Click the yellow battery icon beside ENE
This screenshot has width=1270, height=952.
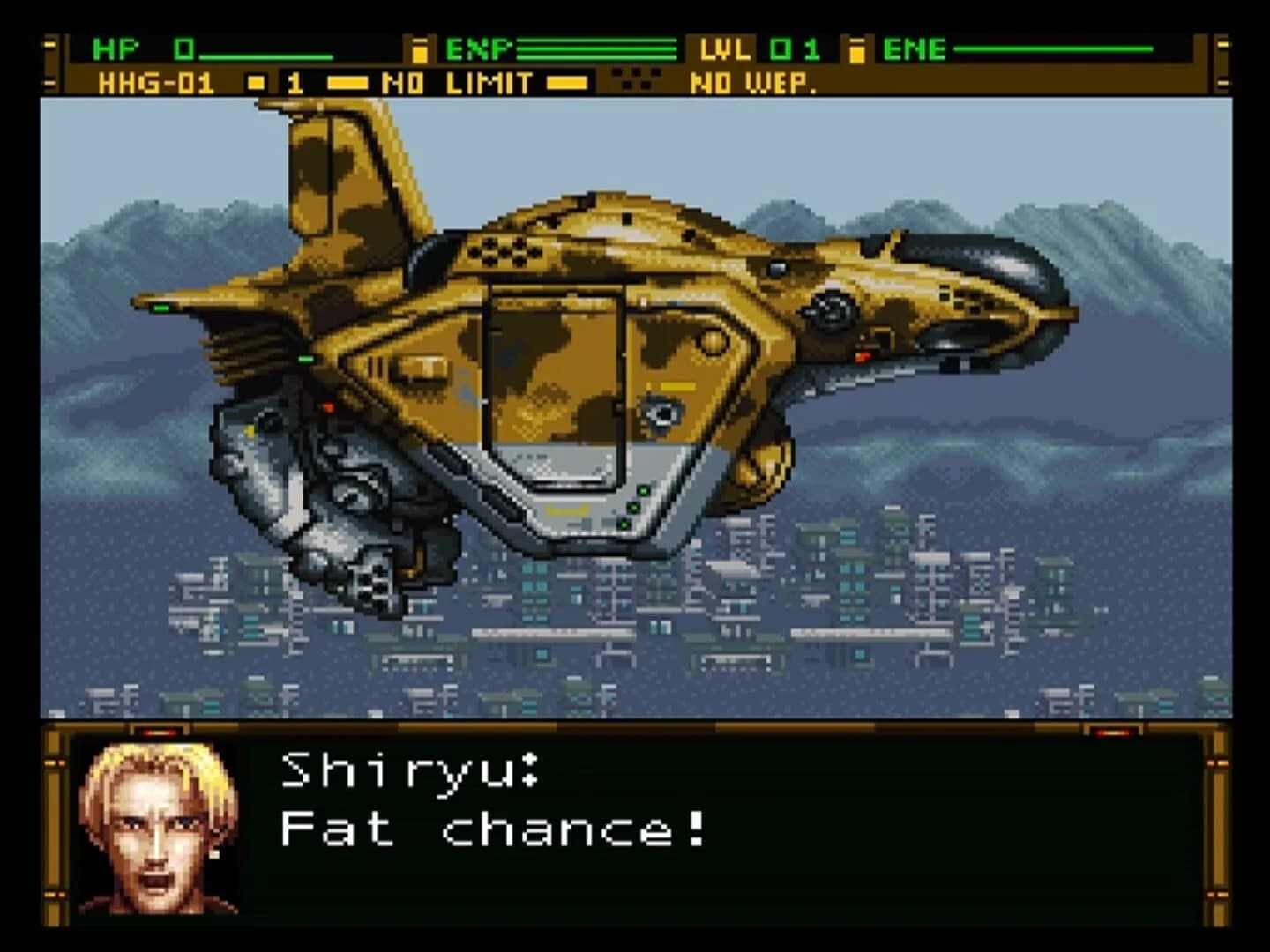(858, 50)
